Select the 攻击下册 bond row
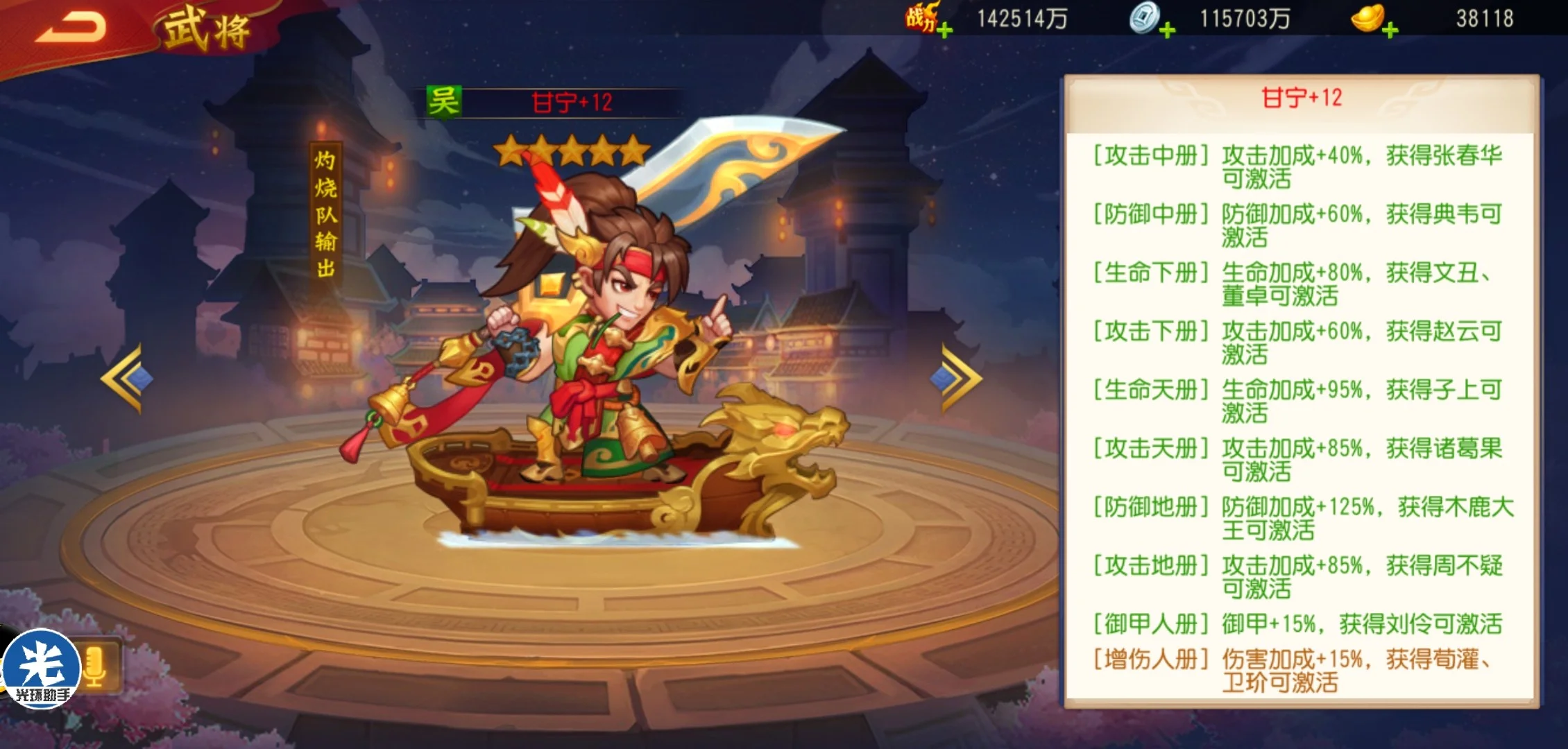The image size is (1568, 749). point(1299,343)
